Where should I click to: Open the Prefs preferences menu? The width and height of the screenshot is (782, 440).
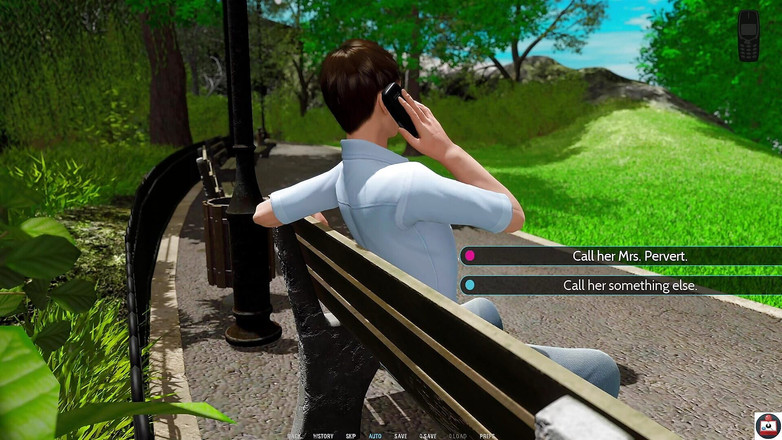487,436
